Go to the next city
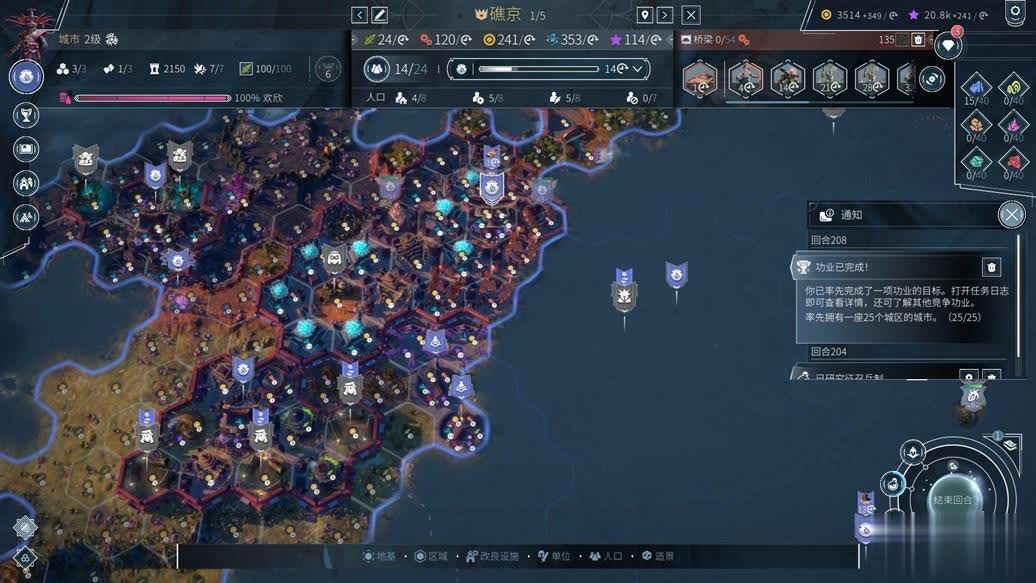The width and height of the screenshot is (1036, 583). (665, 15)
